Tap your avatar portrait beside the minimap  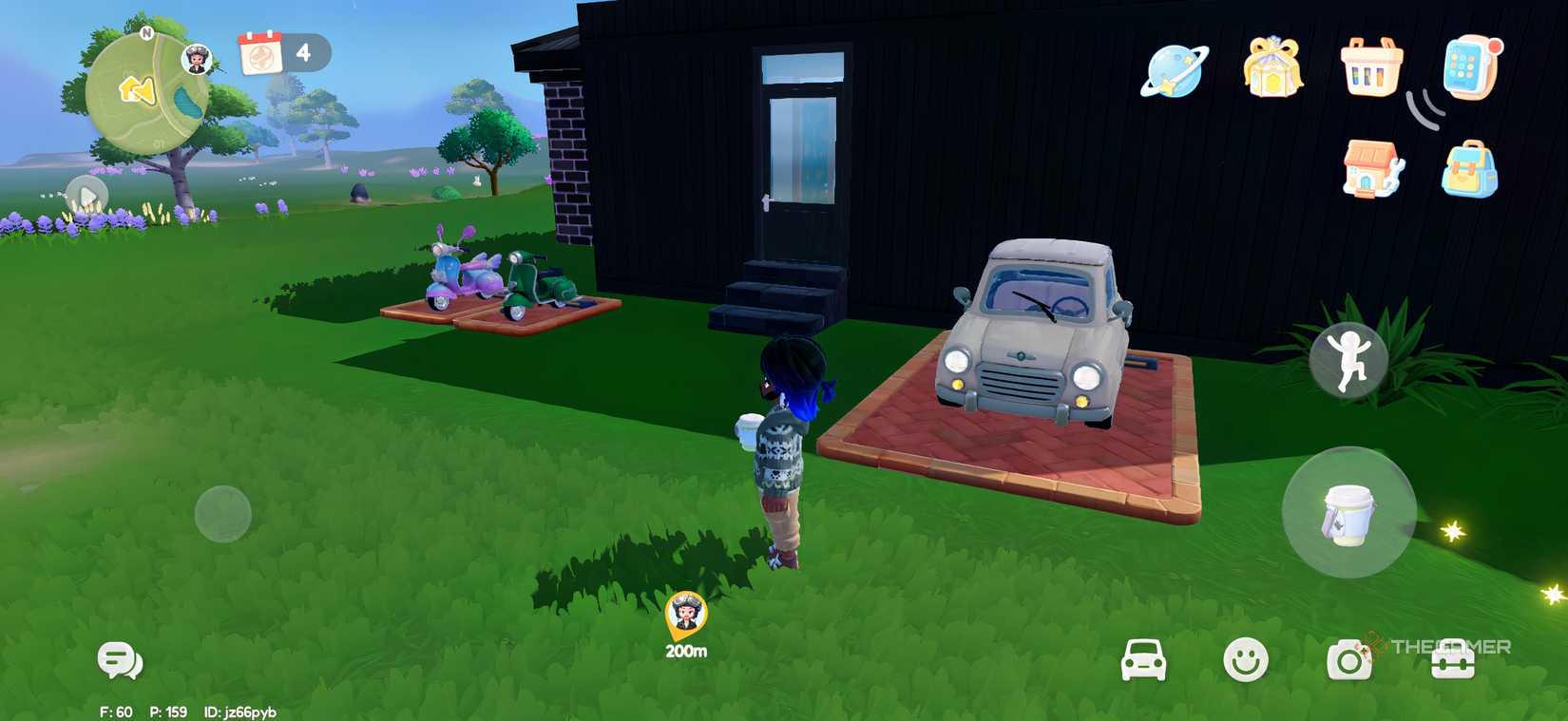tap(196, 59)
